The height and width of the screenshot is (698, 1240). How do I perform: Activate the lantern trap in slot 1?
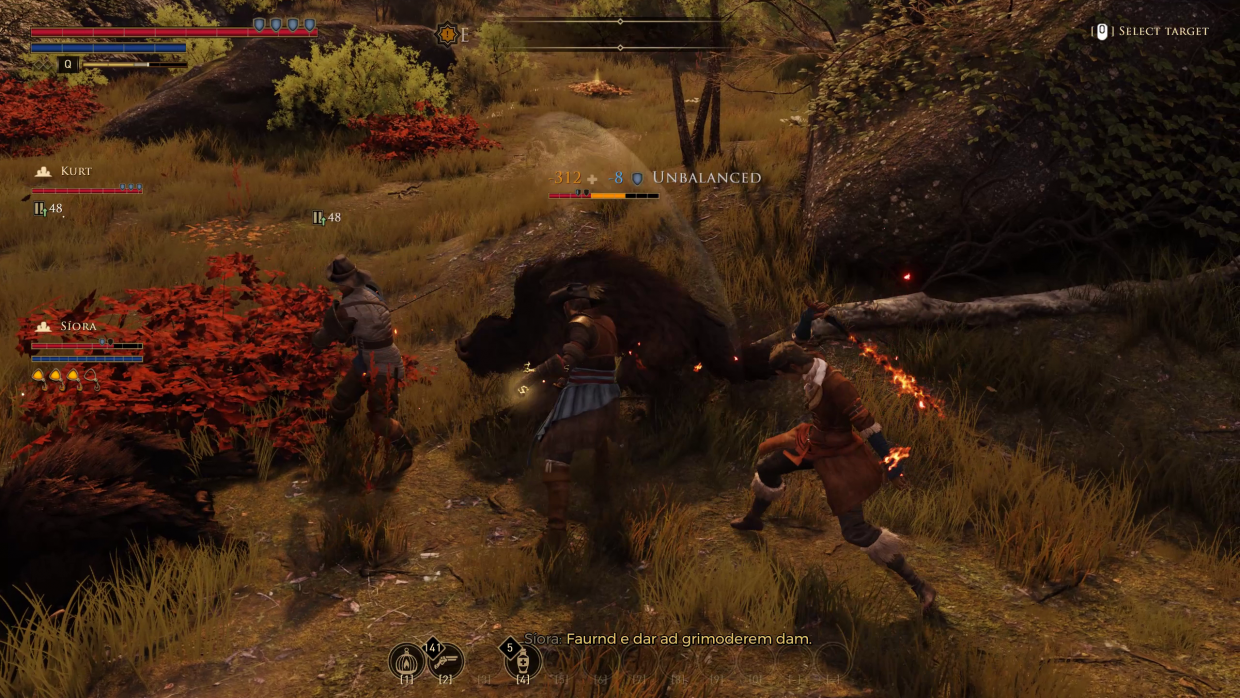[x=406, y=660]
